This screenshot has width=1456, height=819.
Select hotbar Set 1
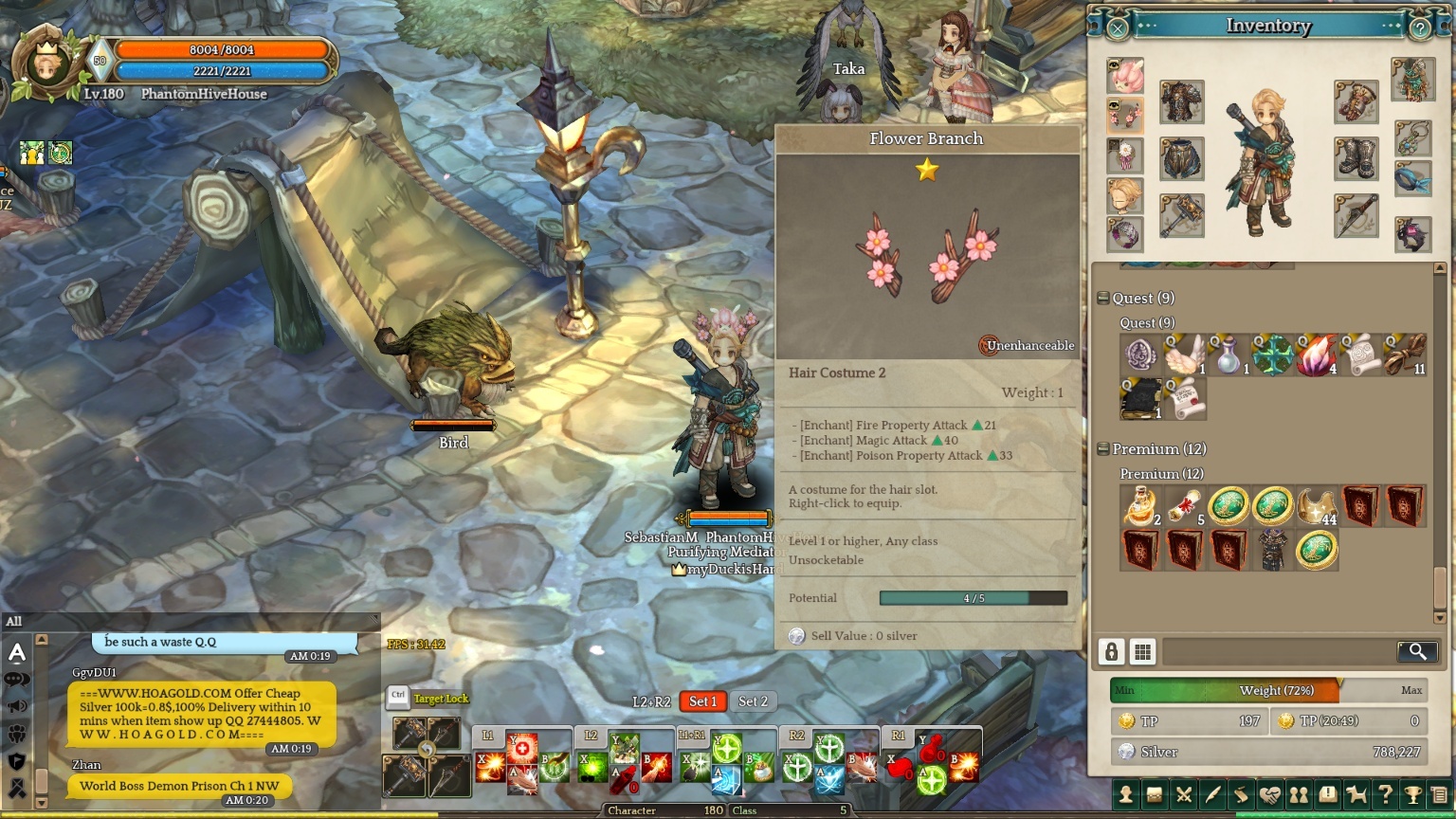[x=702, y=701]
